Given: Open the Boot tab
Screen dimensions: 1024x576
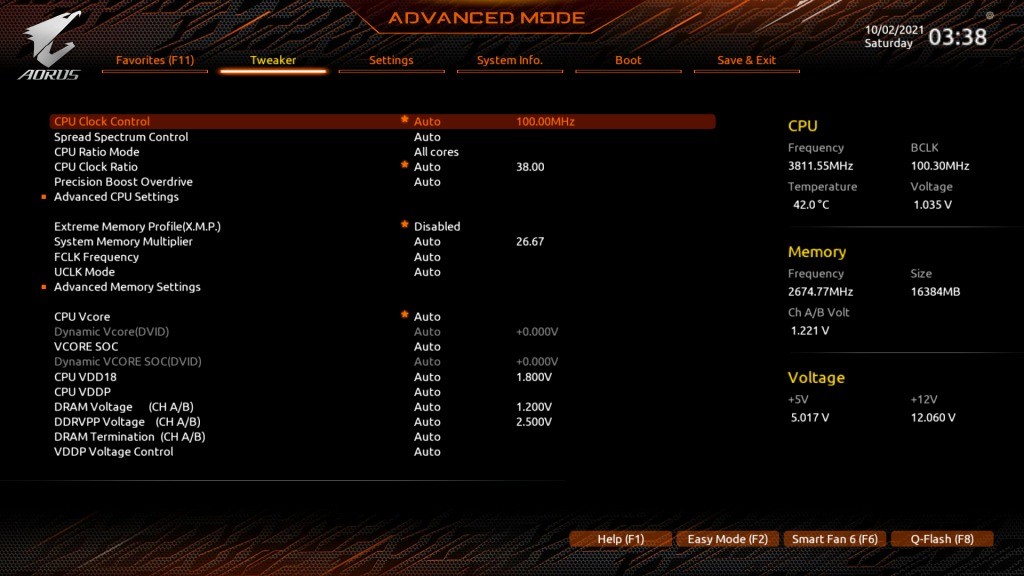Looking at the screenshot, I should click(628, 60).
